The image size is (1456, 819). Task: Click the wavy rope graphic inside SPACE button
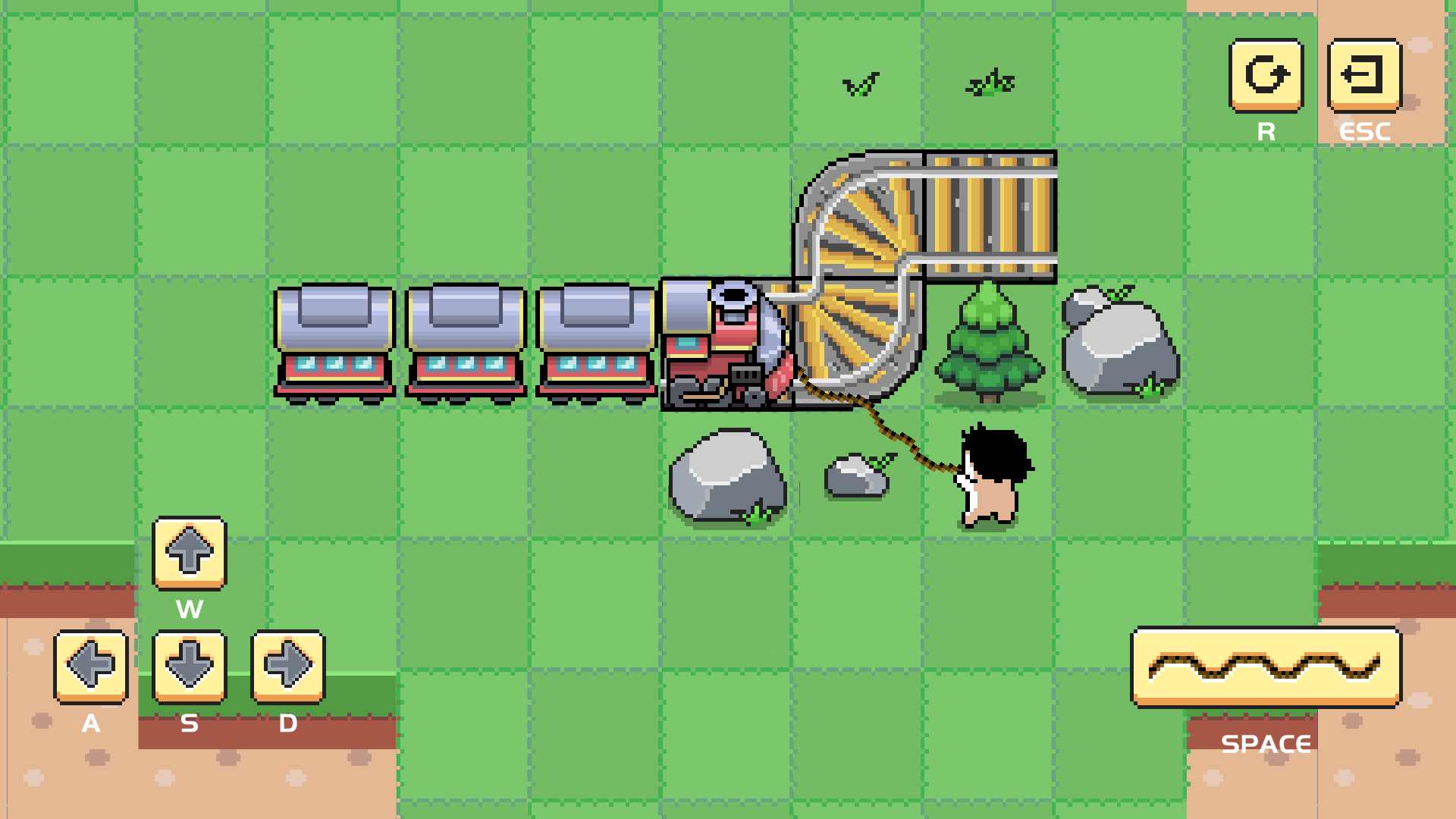(1265, 666)
